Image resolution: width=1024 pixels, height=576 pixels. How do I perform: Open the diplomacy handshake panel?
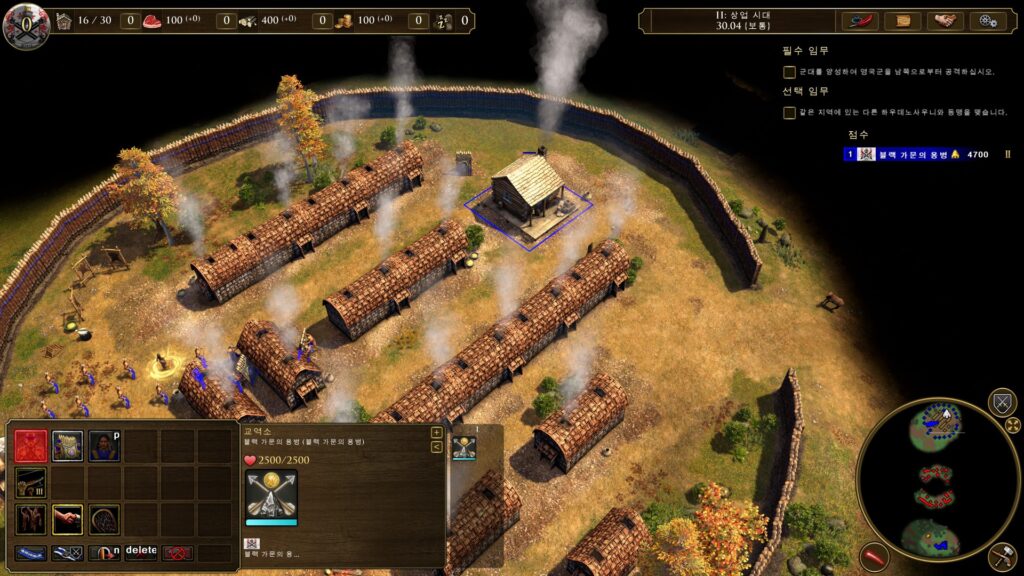click(x=945, y=21)
